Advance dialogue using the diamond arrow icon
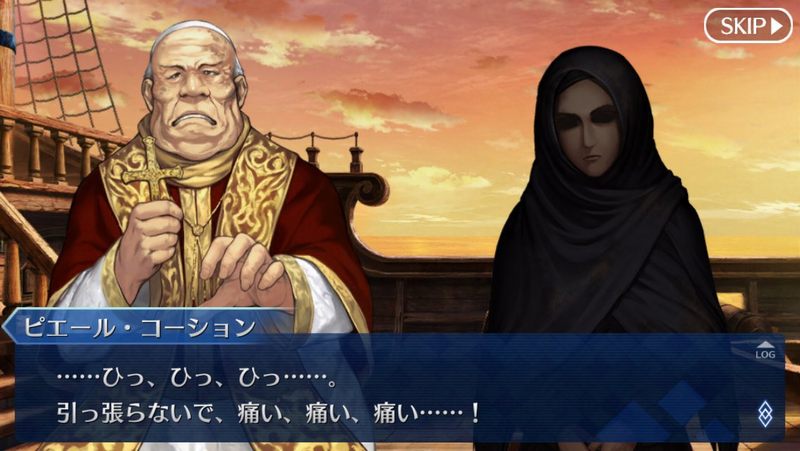The width and height of the screenshot is (800, 451). [765, 413]
